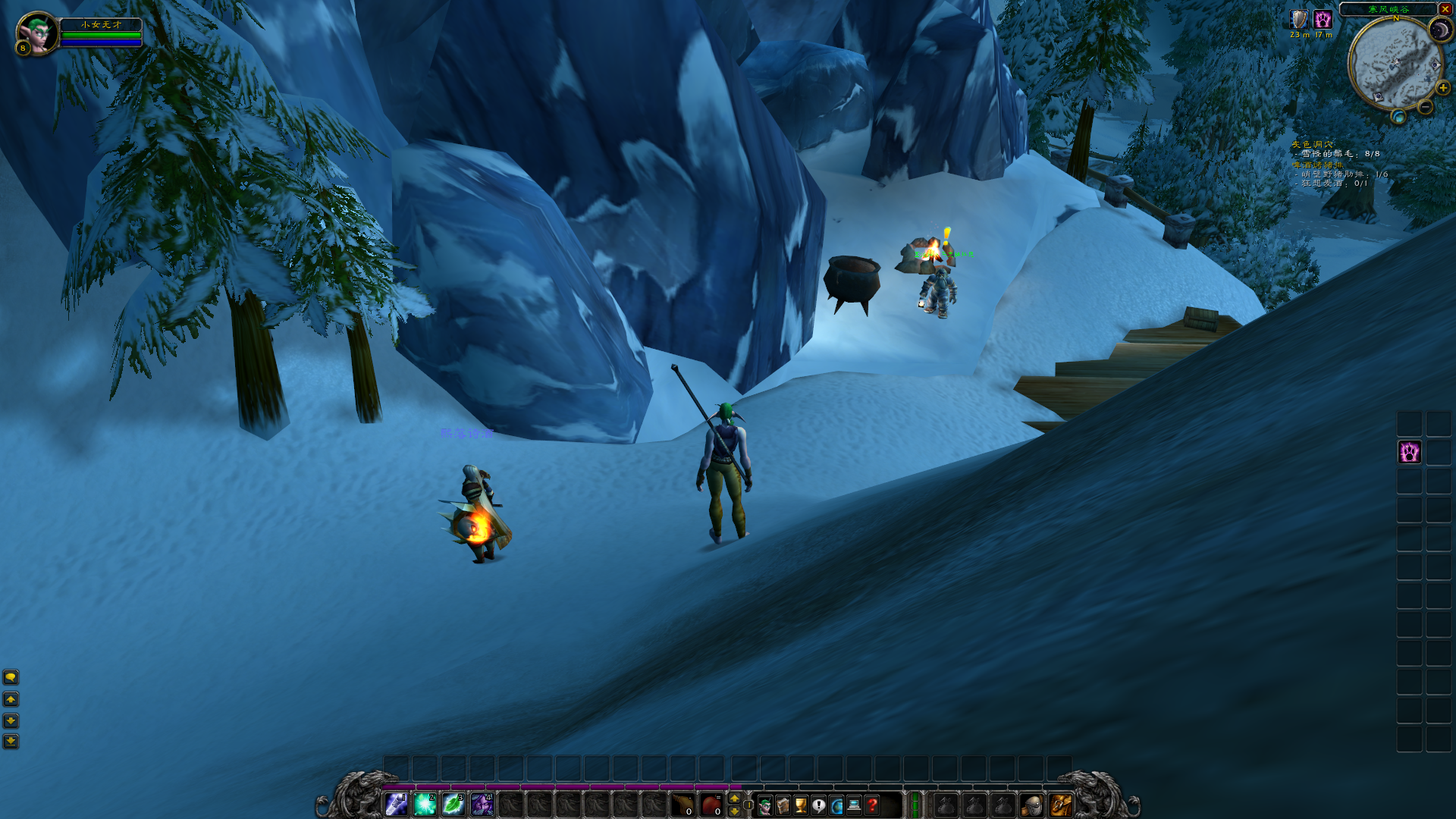Screen dimensions: 1456x819
Task: Zoom in the minimap with plus button
Action: [x=1442, y=88]
